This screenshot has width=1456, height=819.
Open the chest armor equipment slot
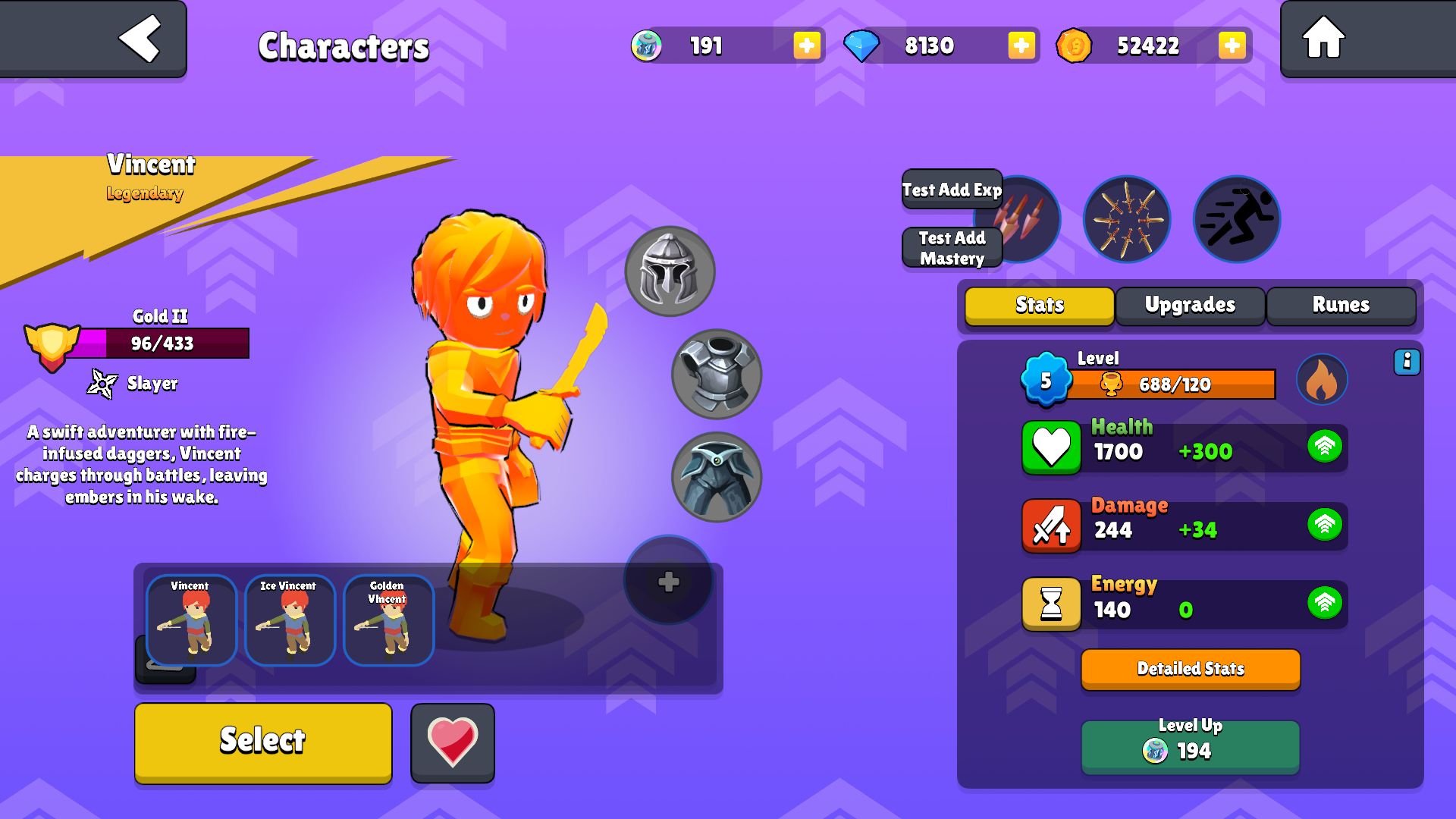coord(716,374)
